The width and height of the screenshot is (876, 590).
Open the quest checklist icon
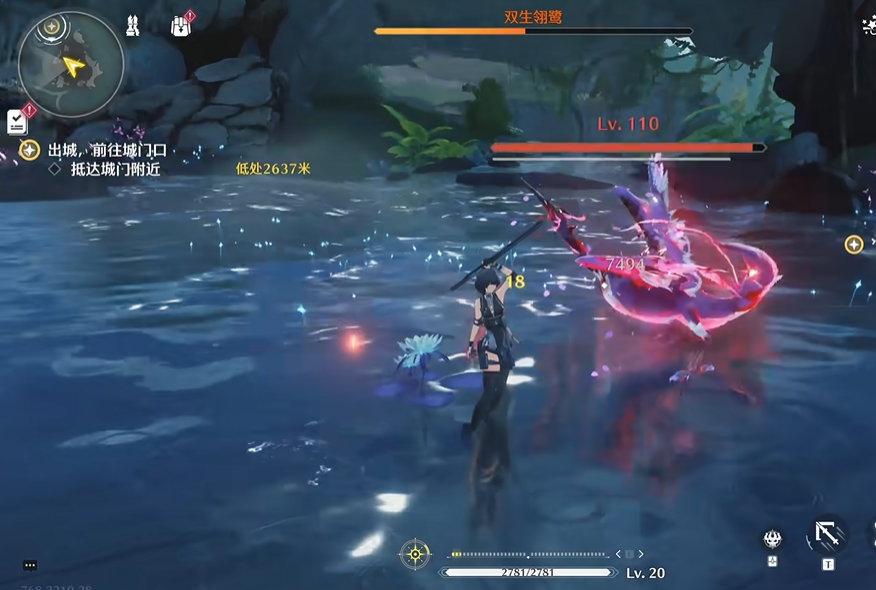18,121
